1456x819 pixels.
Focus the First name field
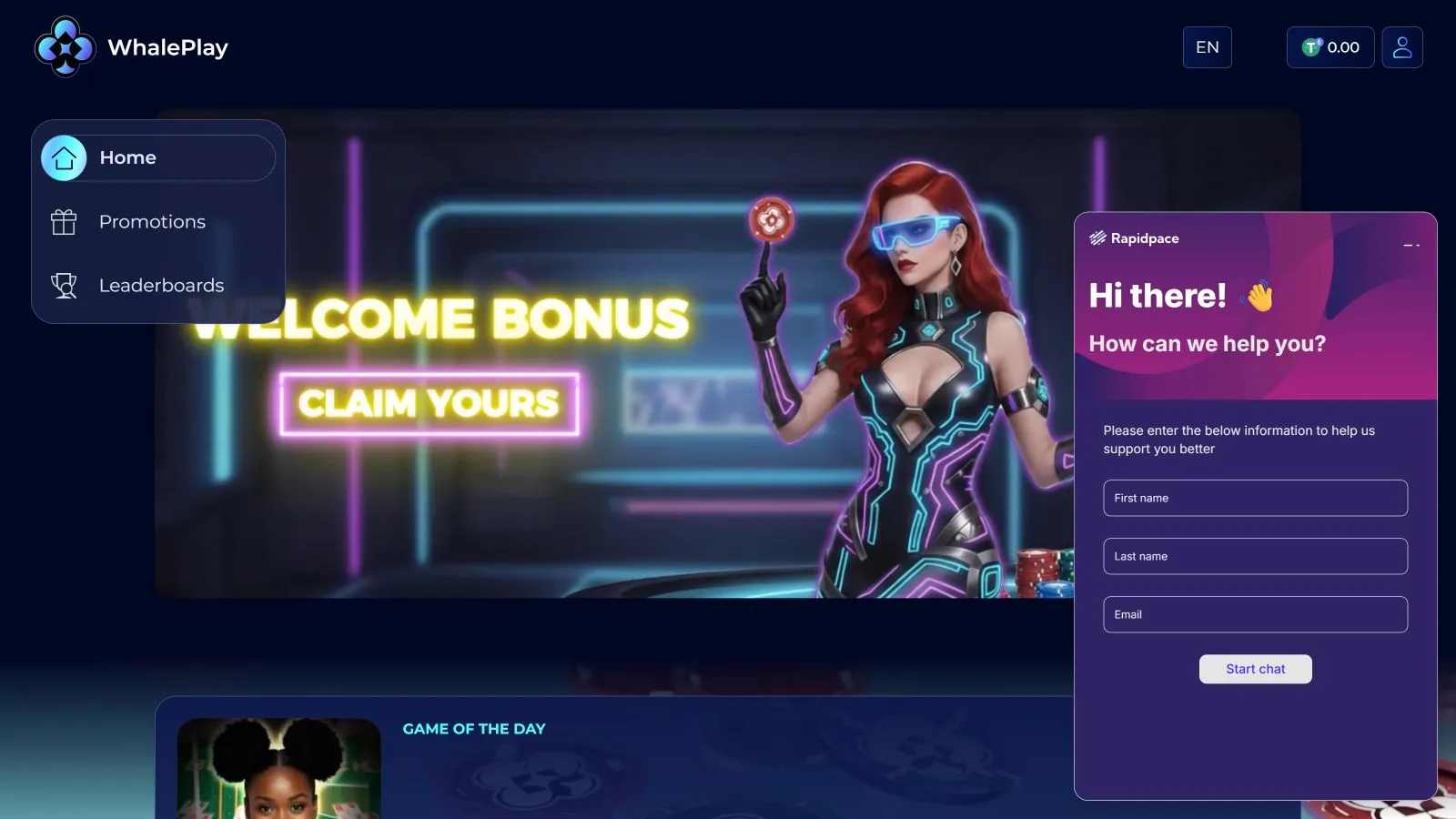point(1255,498)
